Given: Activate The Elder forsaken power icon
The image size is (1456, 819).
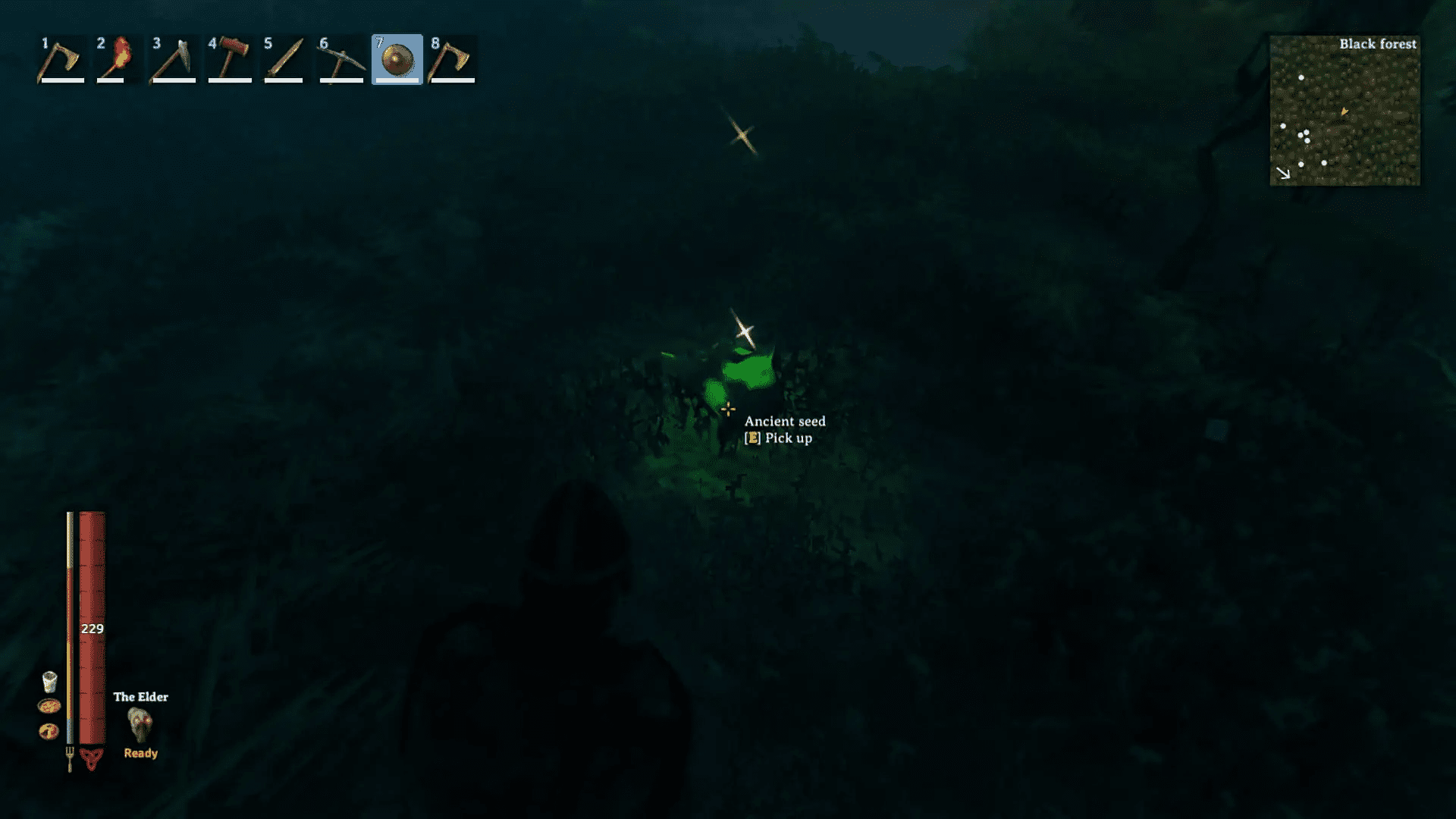Looking at the screenshot, I should (x=140, y=724).
